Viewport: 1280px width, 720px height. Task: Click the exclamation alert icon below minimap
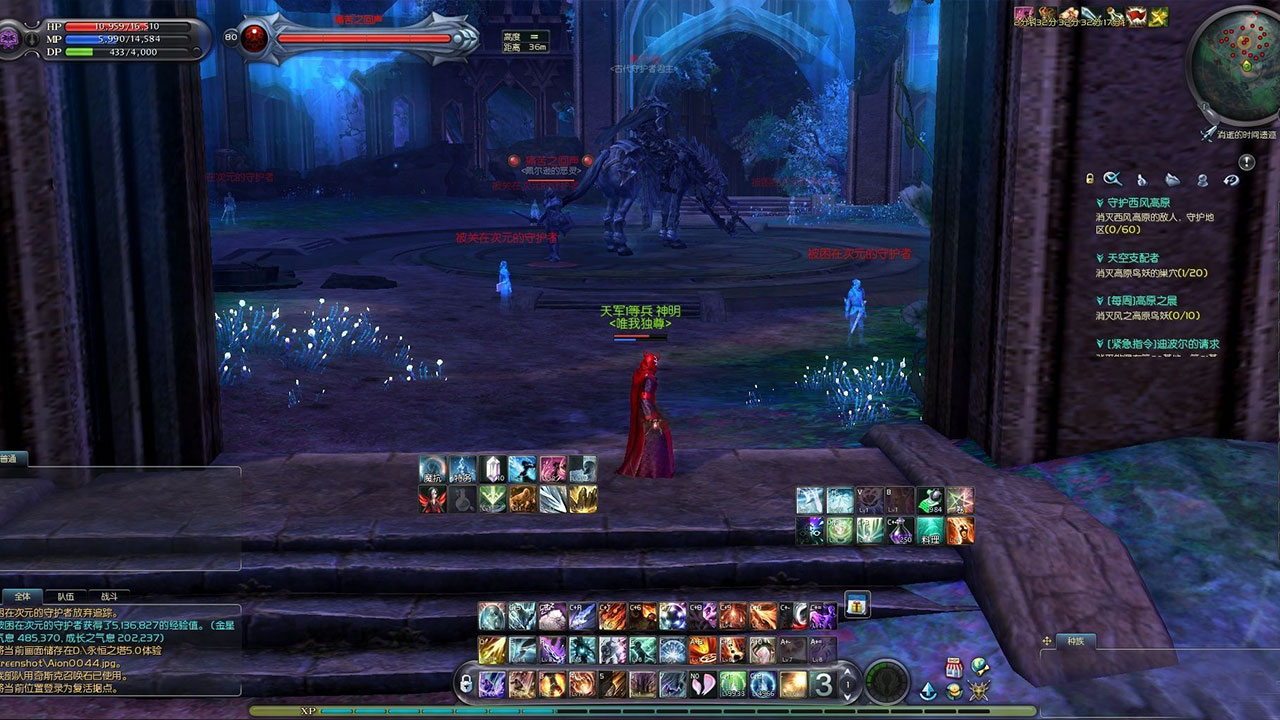pyautogui.click(x=1246, y=162)
